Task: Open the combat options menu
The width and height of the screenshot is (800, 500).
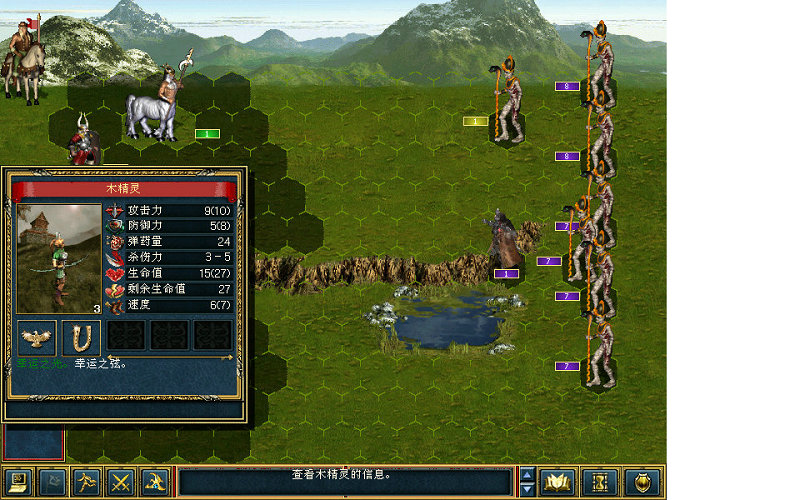Action: point(19,483)
